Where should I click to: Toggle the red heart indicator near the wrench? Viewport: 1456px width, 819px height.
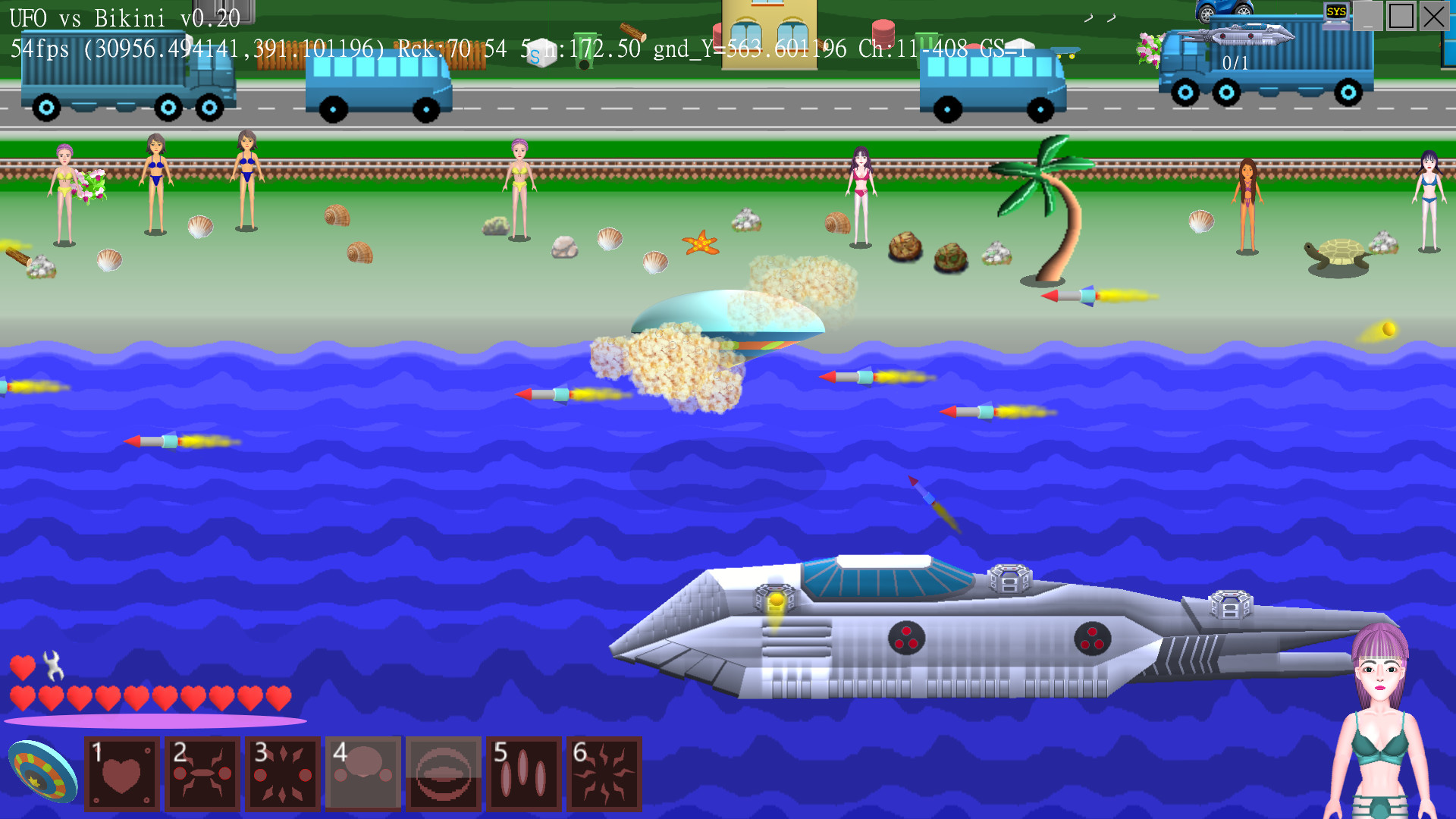click(22, 669)
